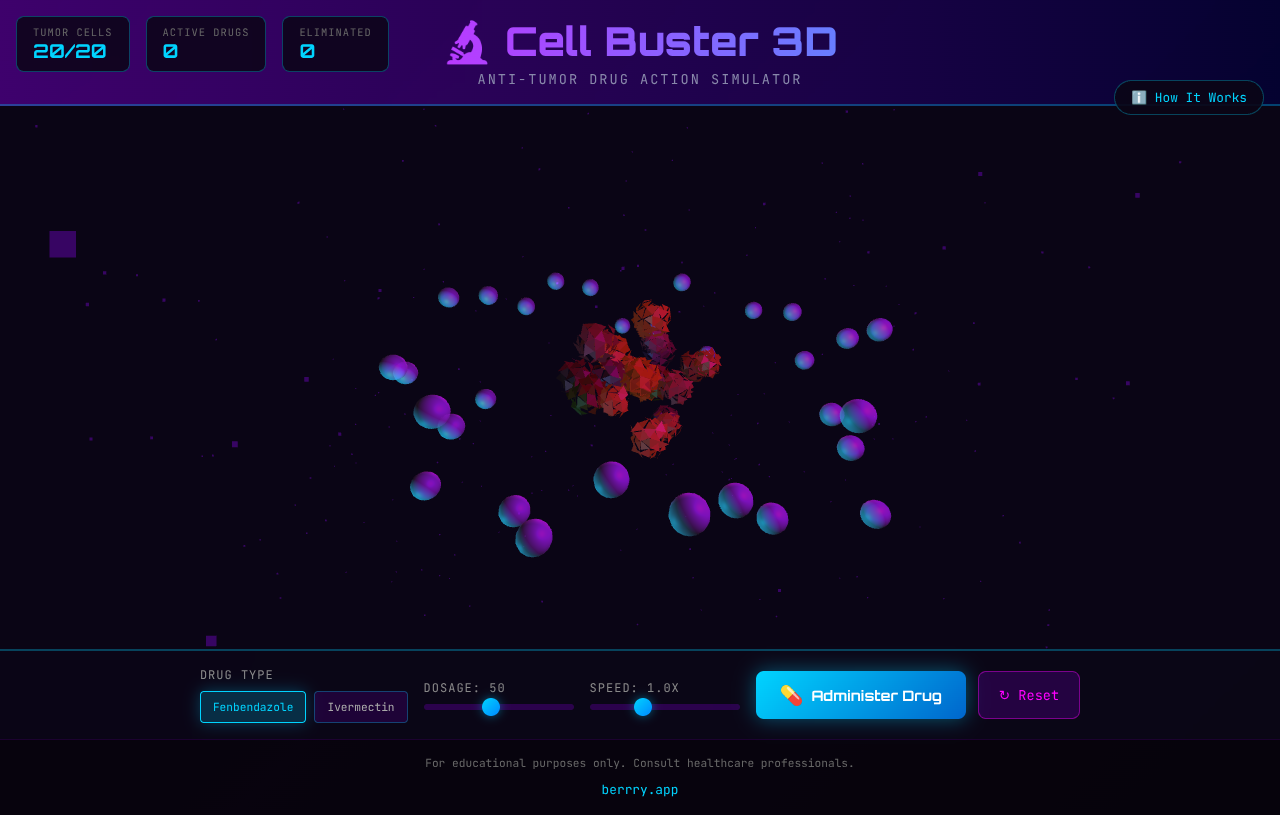
Task: Click the pill icon on Administer Drug
Action: pos(793,695)
